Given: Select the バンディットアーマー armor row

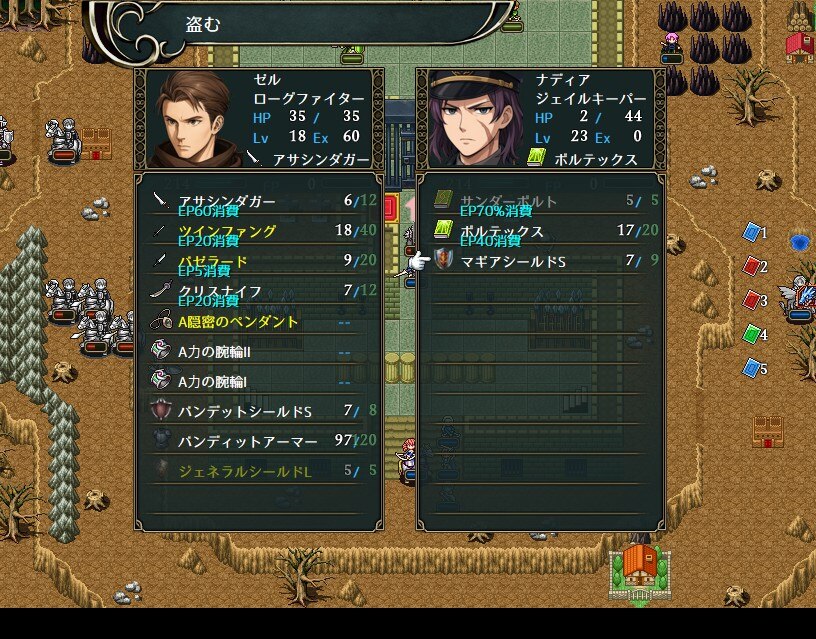Looking at the screenshot, I should (x=258, y=440).
